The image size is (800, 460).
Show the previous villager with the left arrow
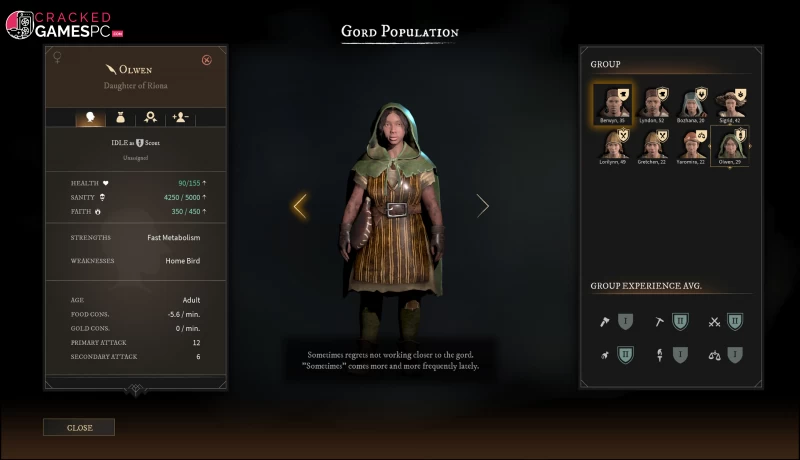pyautogui.click(x=299, y=206)
